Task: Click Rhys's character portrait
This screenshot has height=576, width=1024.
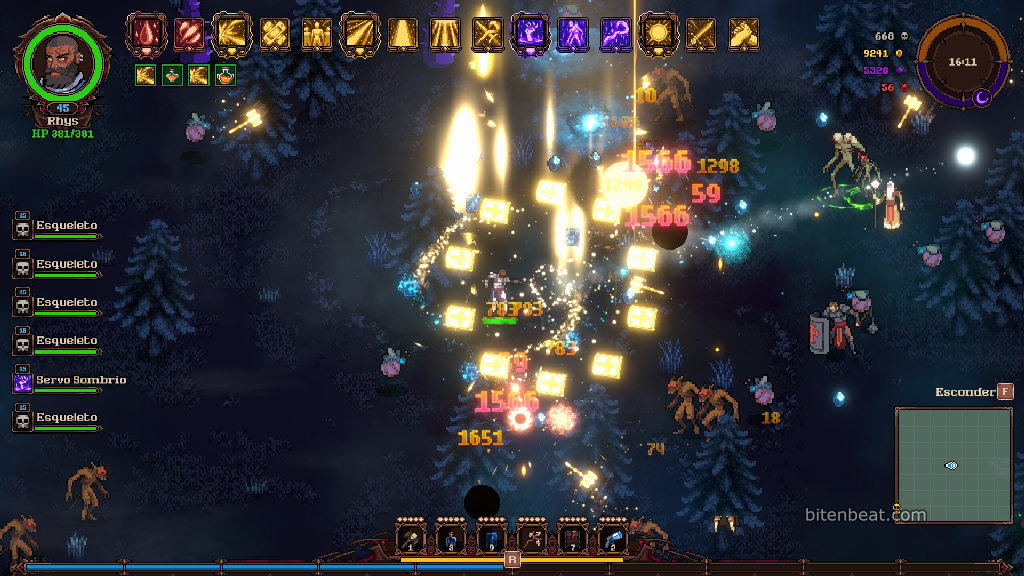Action: tap(62, 62)
